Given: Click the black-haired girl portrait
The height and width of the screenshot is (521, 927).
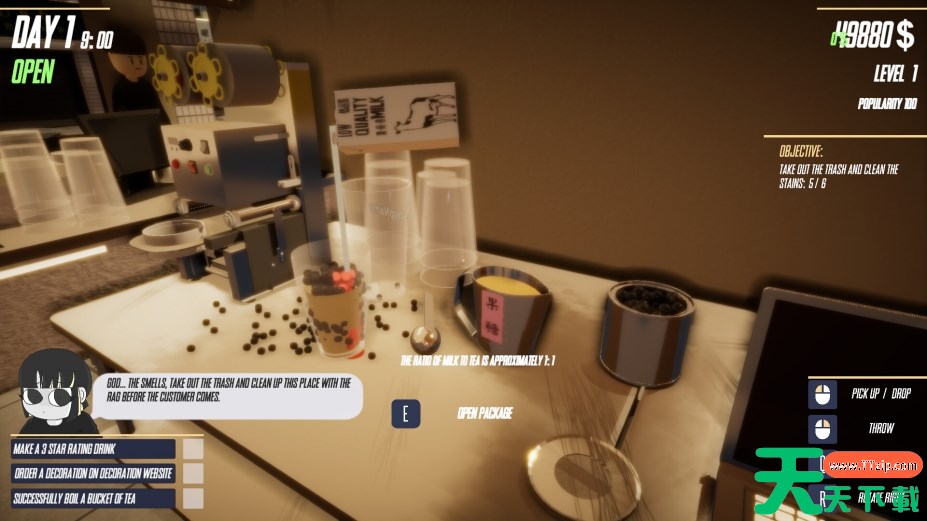Looking at the screenshot, I should click(x=51, y=393).
